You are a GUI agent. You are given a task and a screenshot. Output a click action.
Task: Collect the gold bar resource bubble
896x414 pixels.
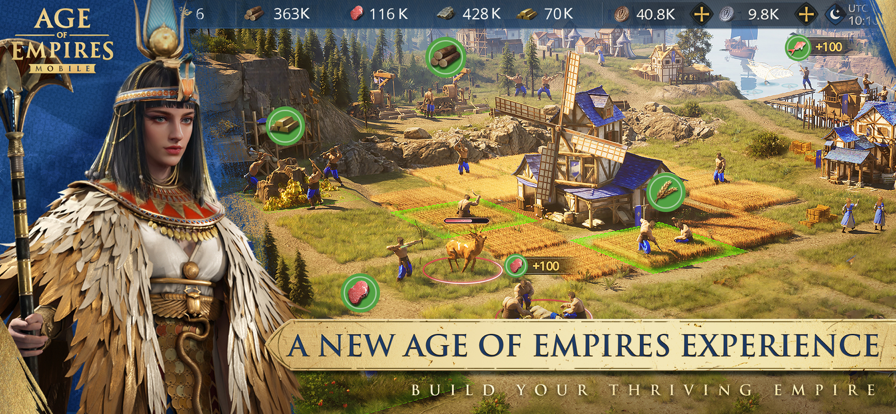point(285,126)
